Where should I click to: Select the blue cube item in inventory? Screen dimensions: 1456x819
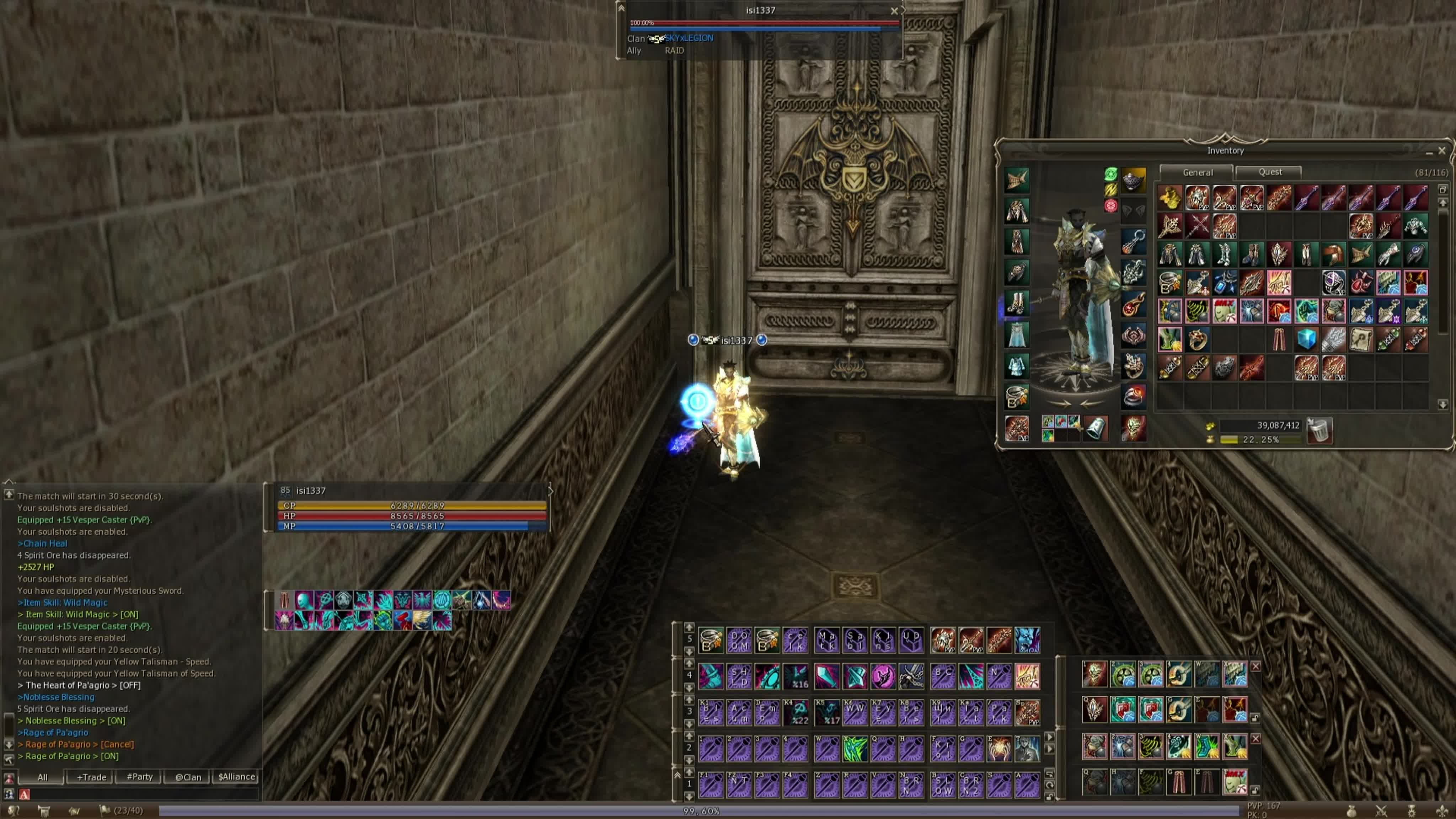point(1306,339)
